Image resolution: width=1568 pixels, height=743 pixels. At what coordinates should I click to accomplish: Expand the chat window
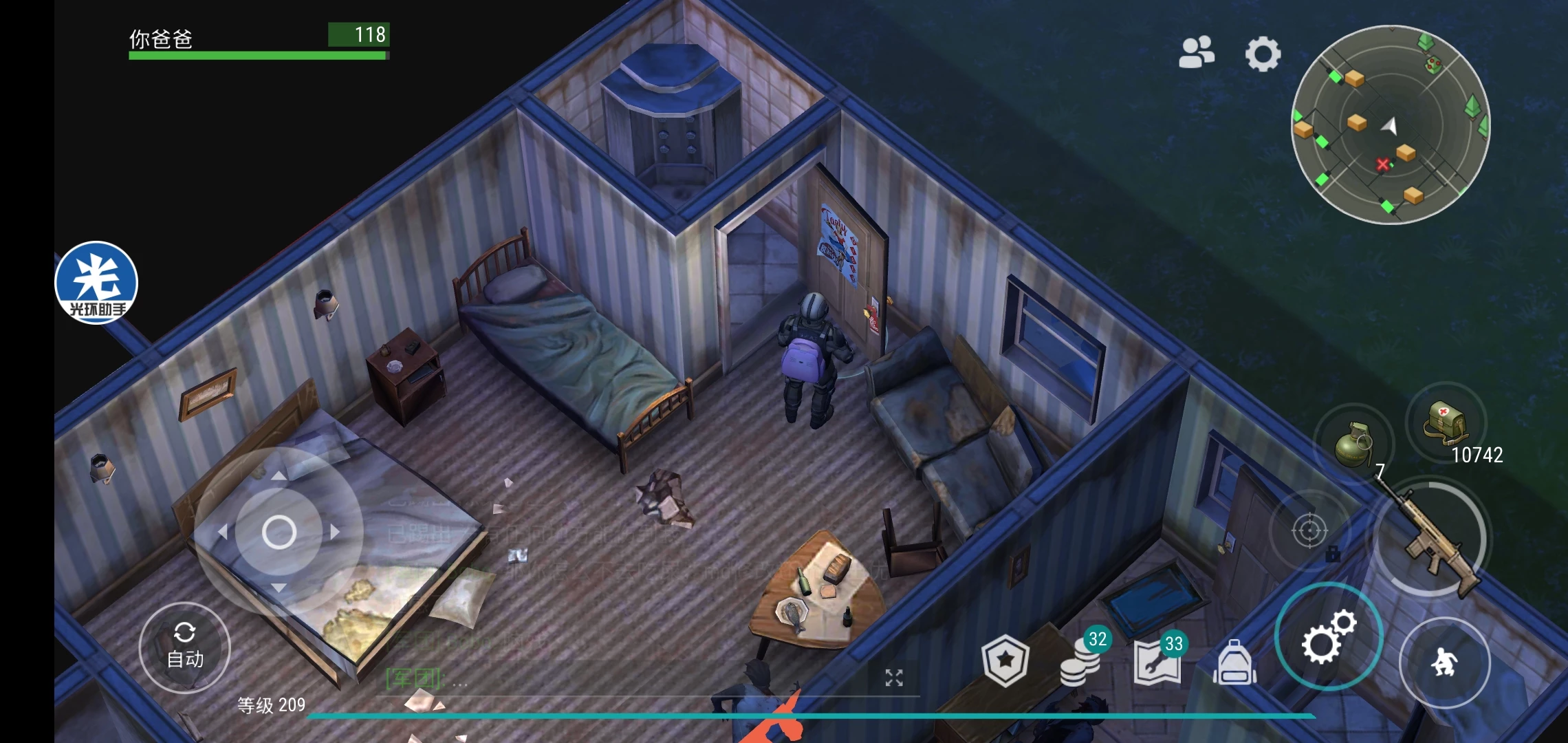(893, 678)
